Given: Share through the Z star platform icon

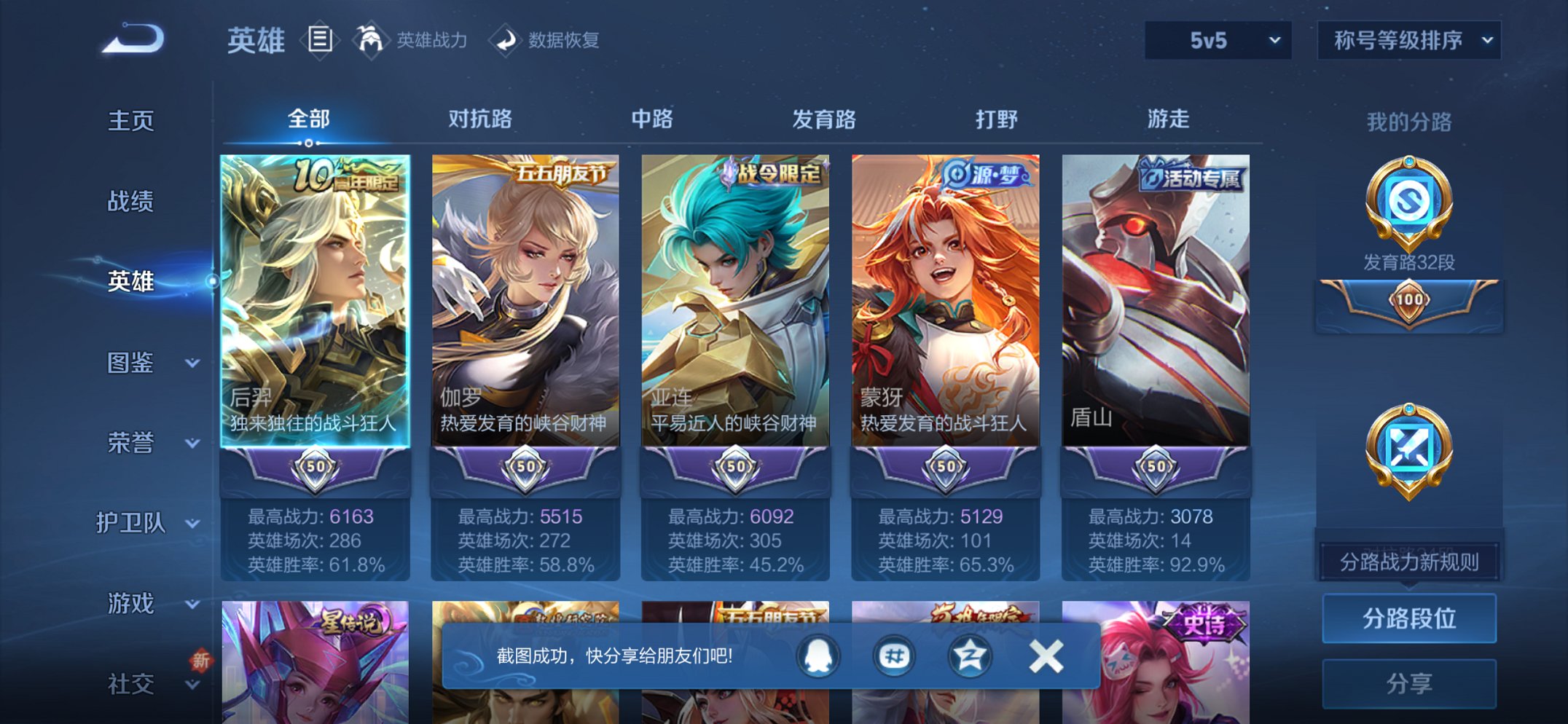Looking at the screenshot, I should coord(969,656).
